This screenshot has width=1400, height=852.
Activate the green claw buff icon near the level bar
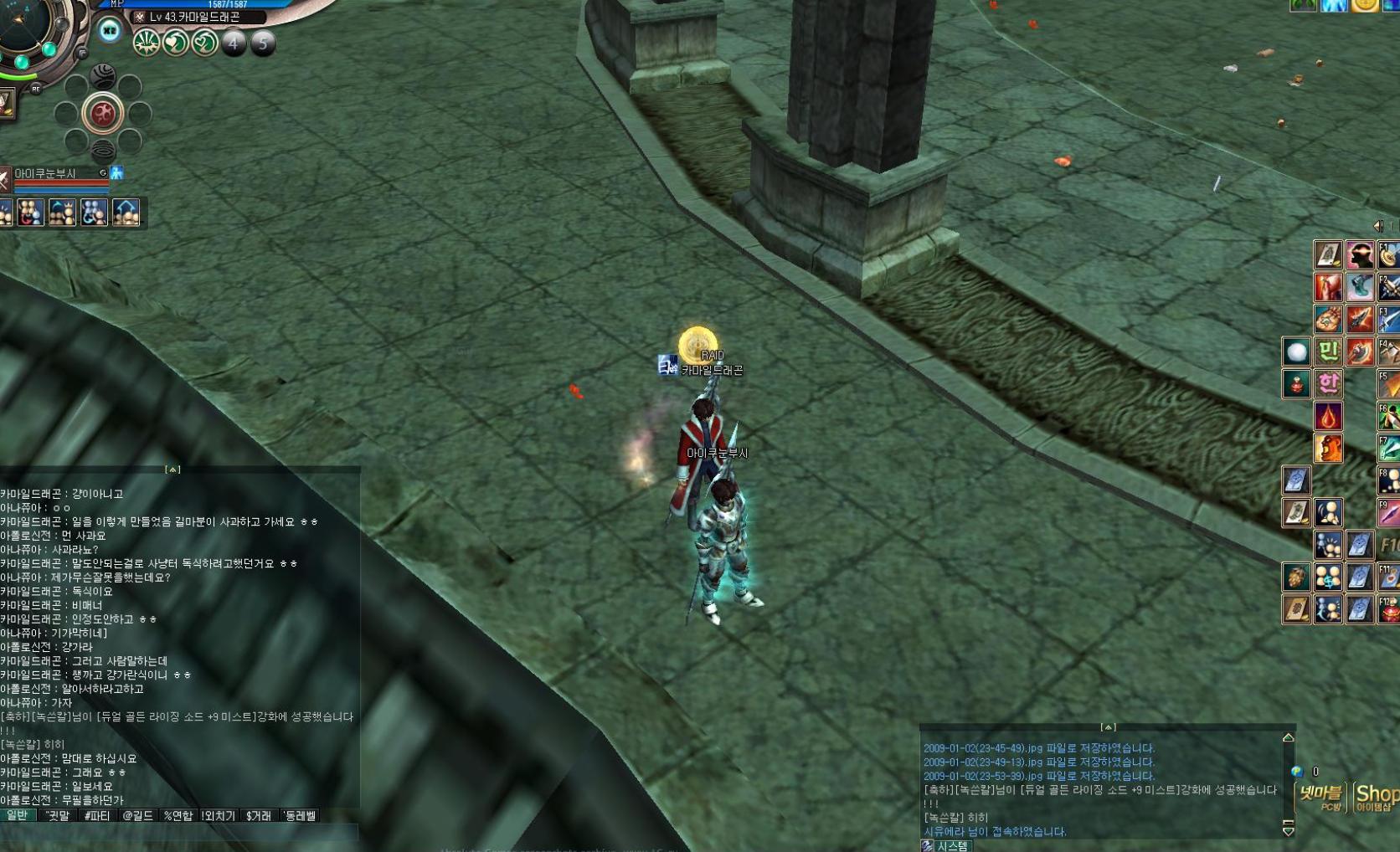pyautogui.click(x=146, y=43)
